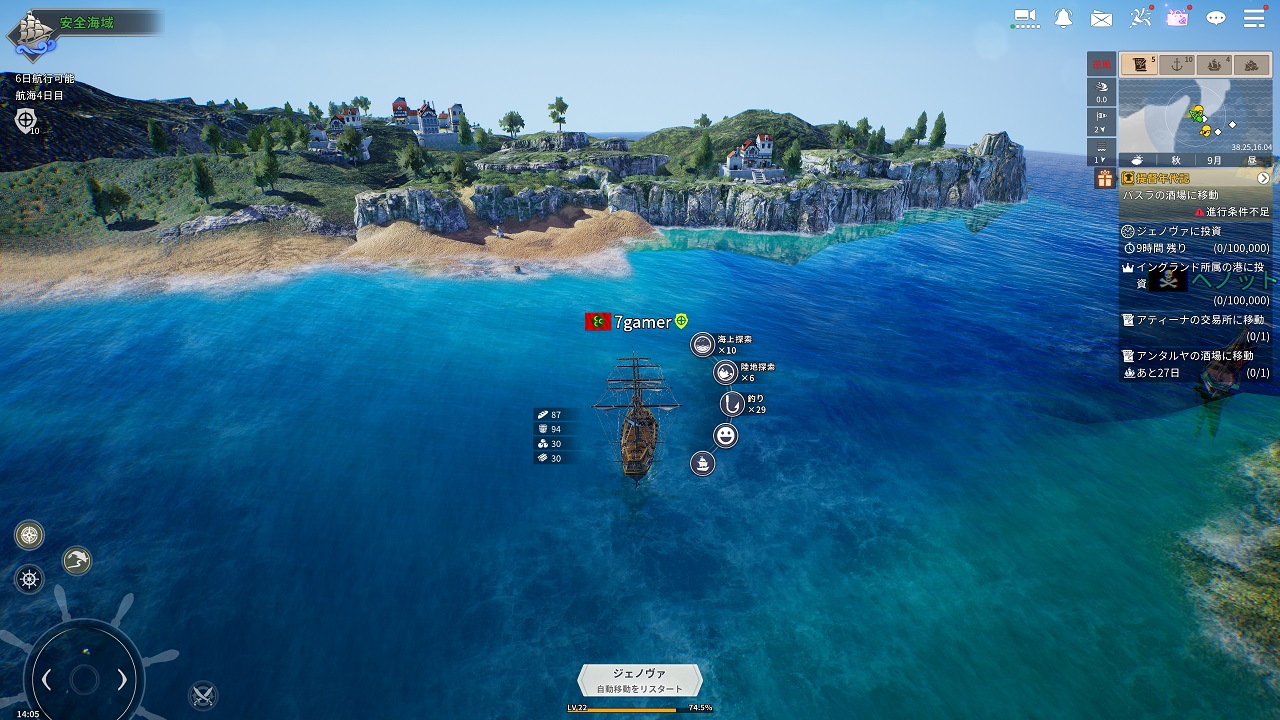This screenshot has width=1280, height=720.
Task: Open the chat speech bubble
Action: [1216, 18]
